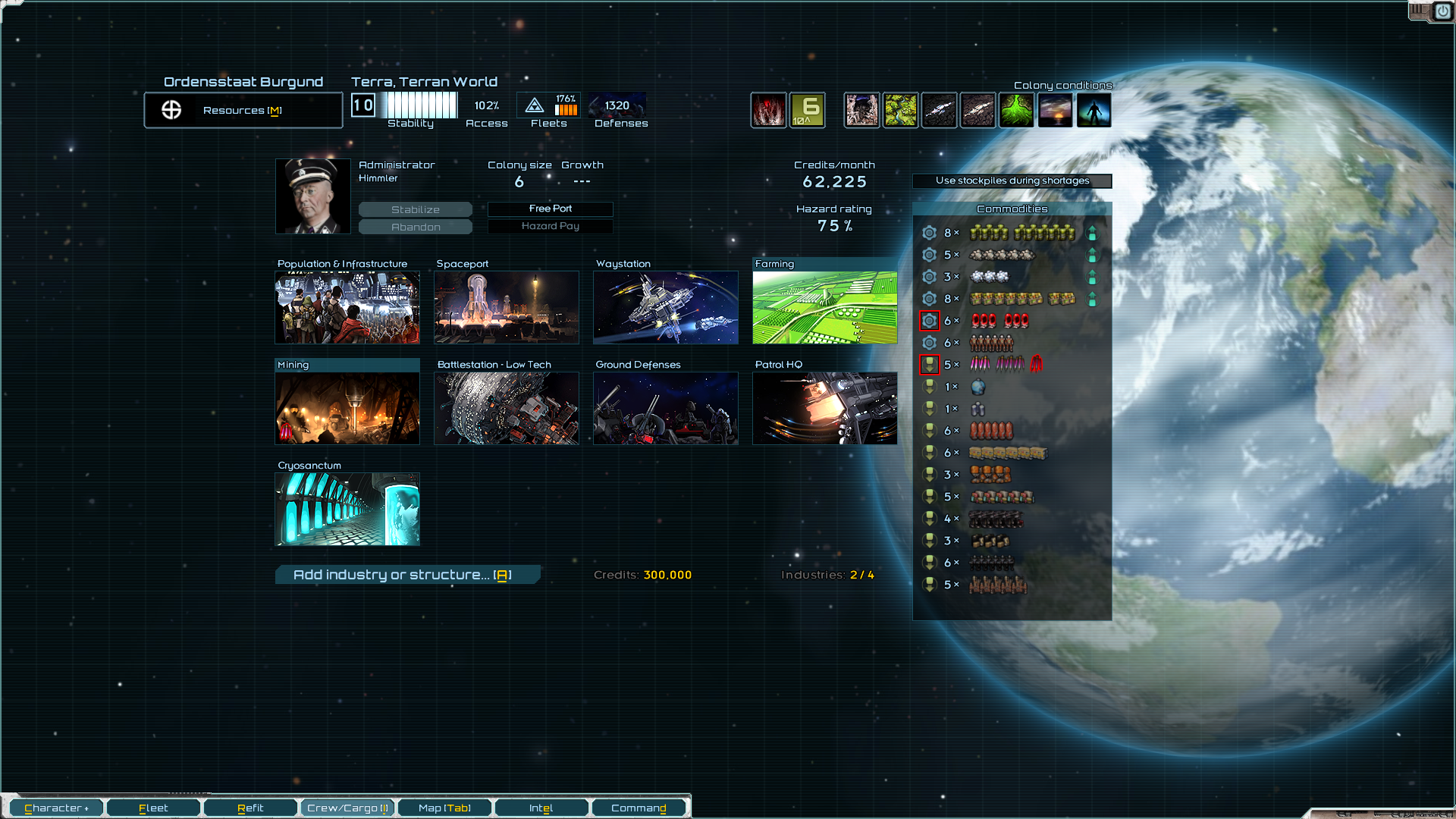Click the Abandon colony button
This screenshot has height=819, width=1456.
coord(415,226)
